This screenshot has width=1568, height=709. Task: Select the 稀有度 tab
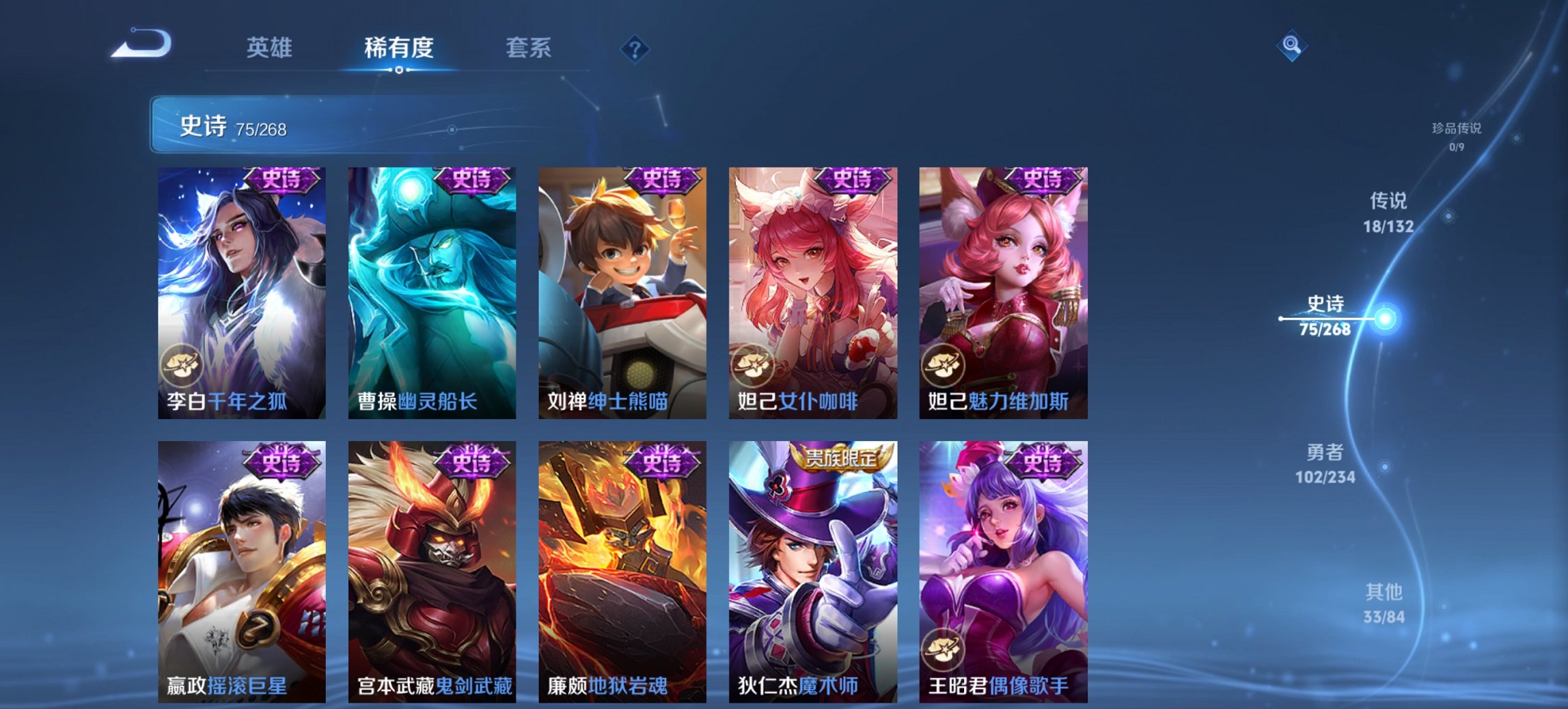pos(398,48)
